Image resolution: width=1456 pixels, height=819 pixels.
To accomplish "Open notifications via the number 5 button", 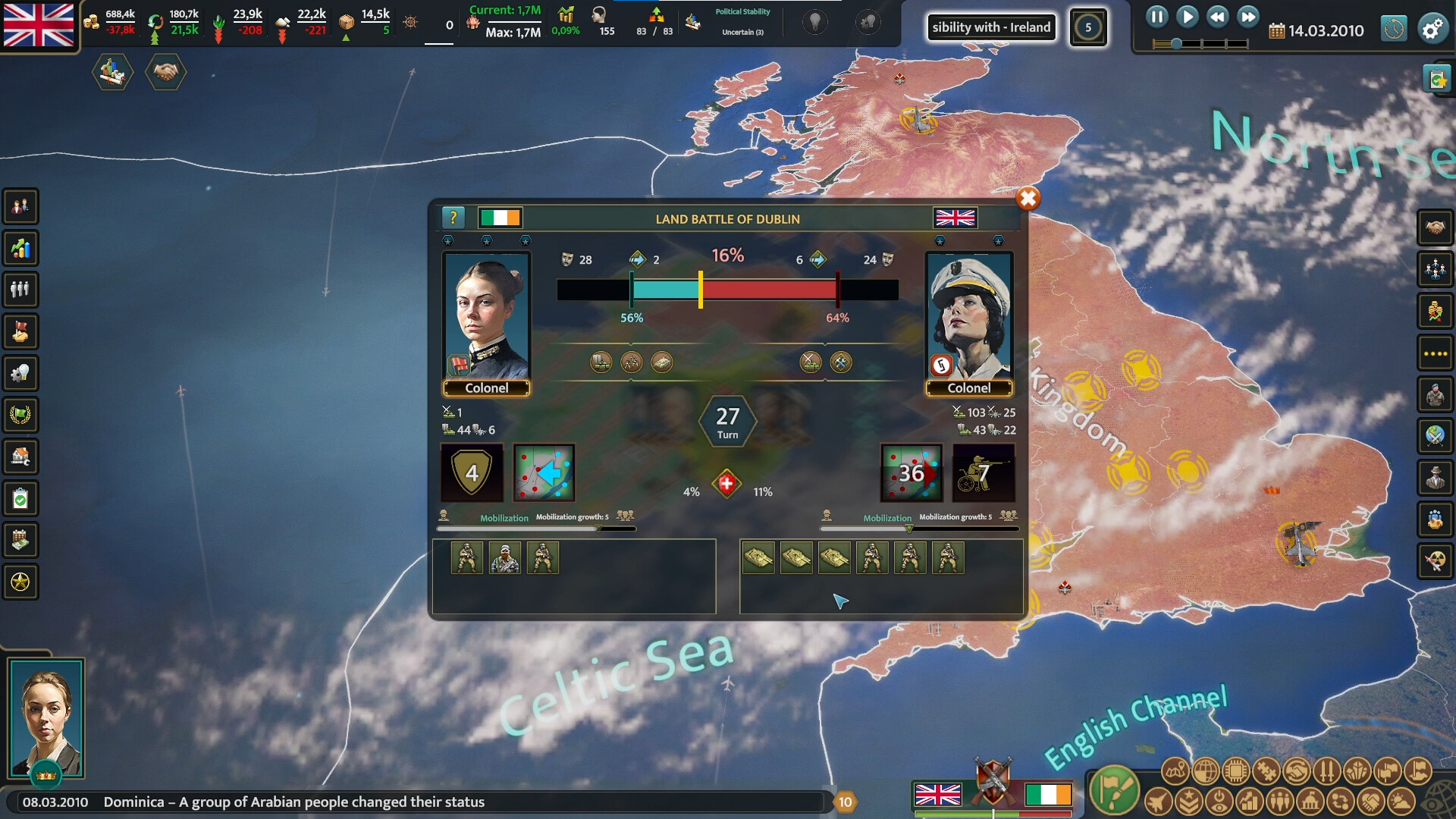I will point(1089,27).
